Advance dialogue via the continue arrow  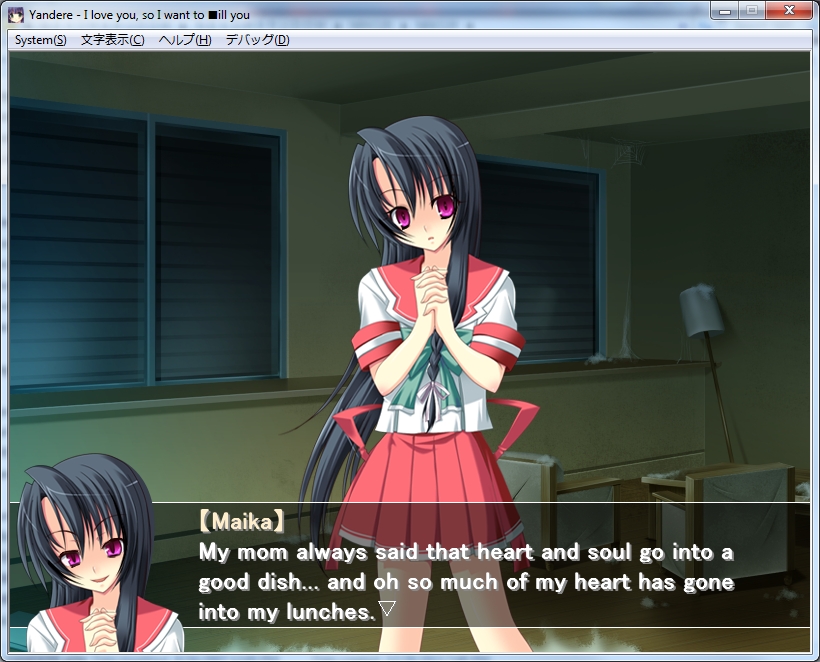[x=387, y=608]
